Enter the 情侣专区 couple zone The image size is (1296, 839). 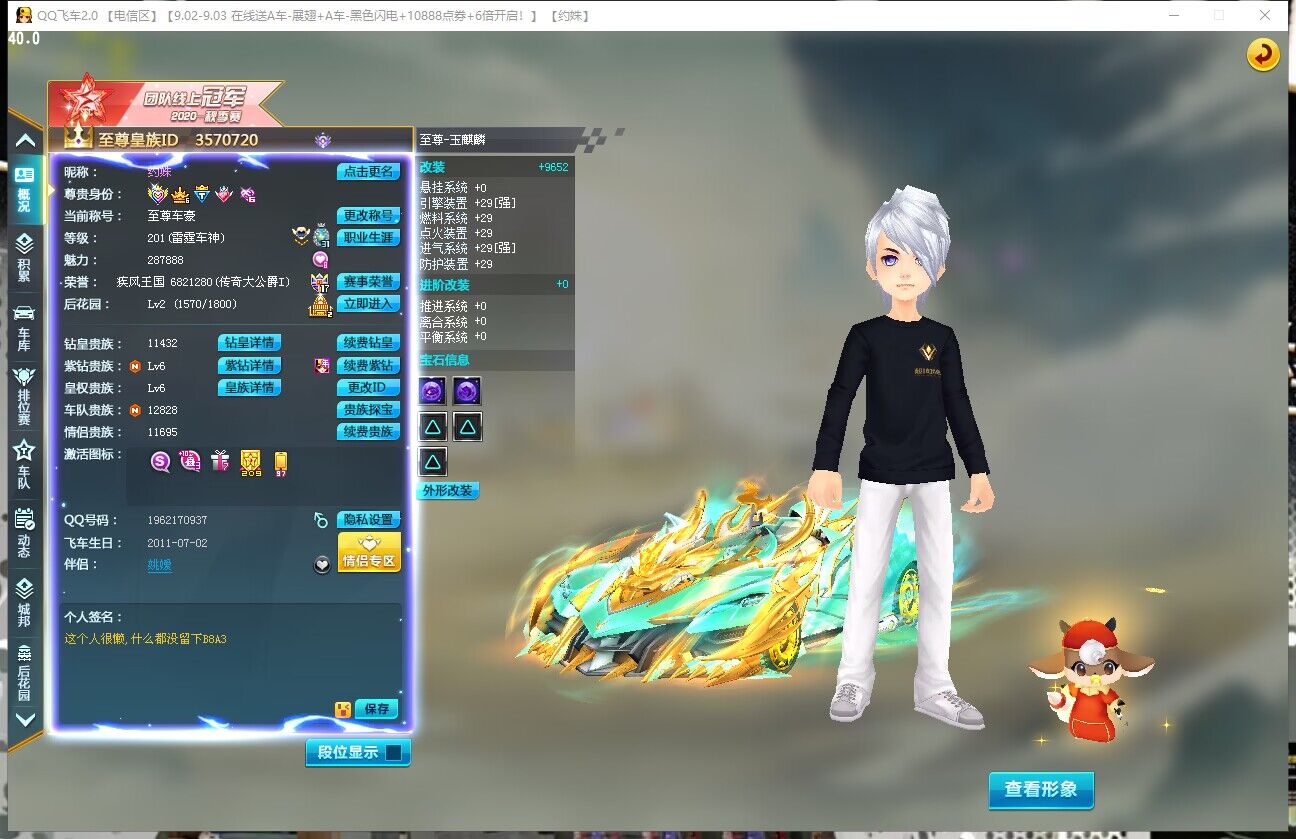369,553
